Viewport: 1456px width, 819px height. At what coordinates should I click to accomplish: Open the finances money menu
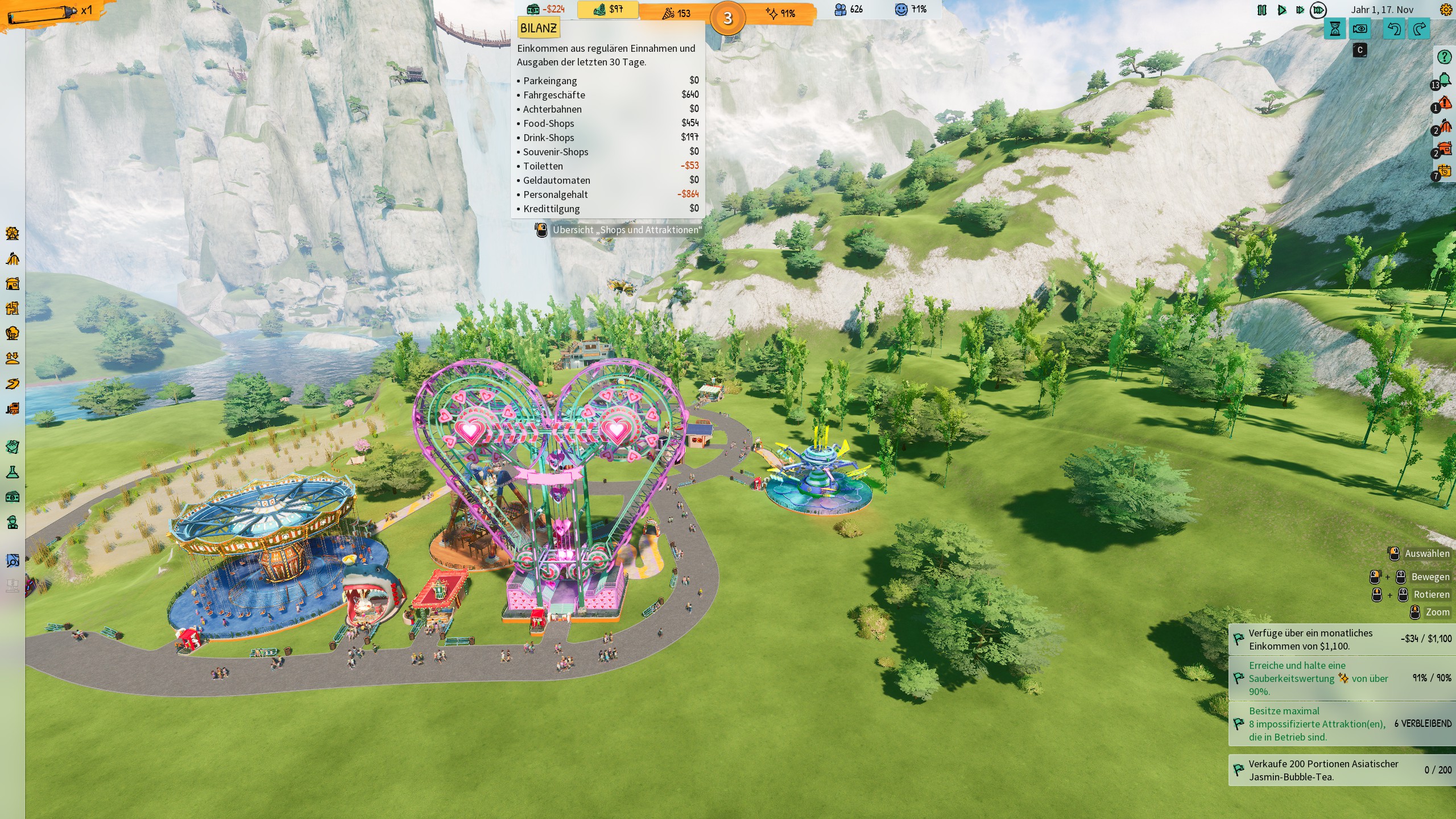(x=13, y=497)
